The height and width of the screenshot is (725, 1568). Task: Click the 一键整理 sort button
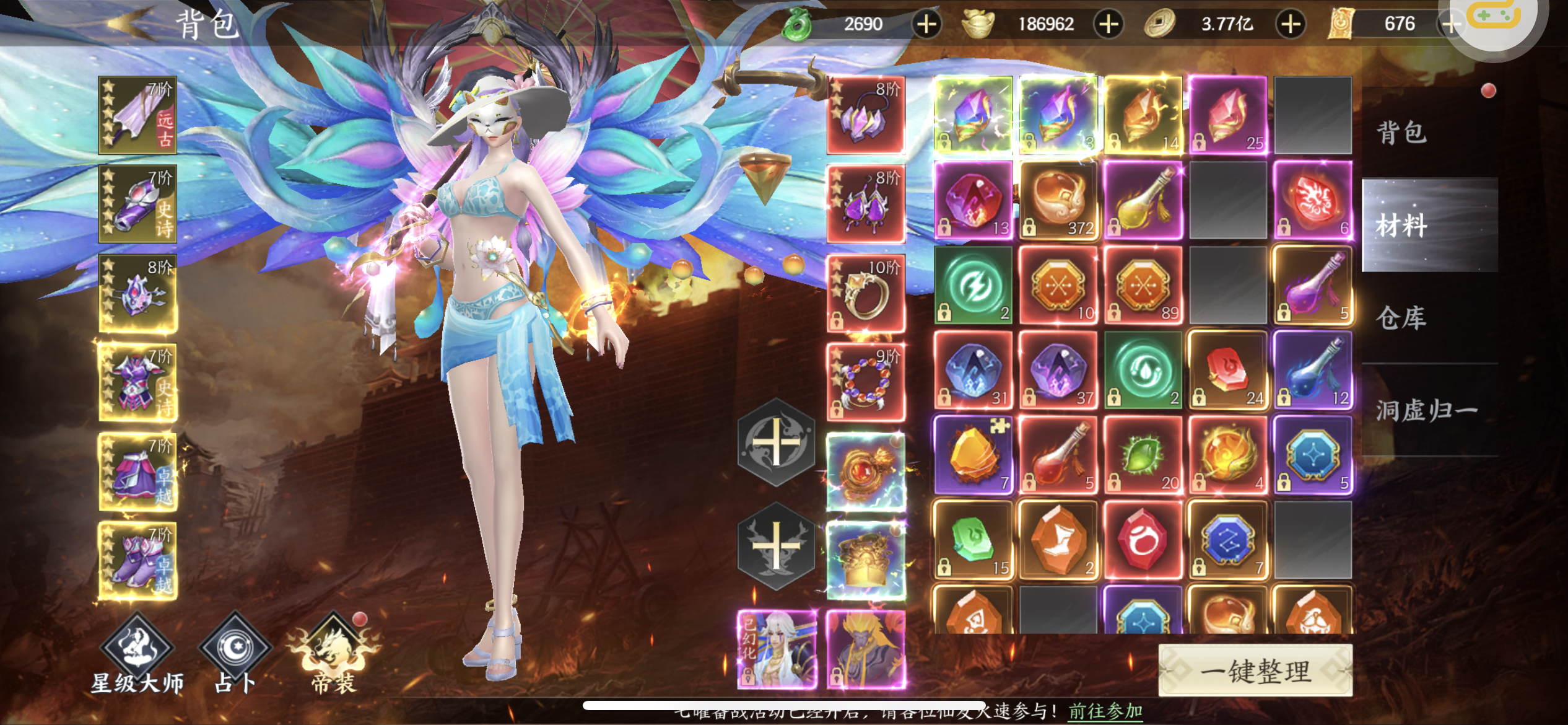[x=1255, y=671]
